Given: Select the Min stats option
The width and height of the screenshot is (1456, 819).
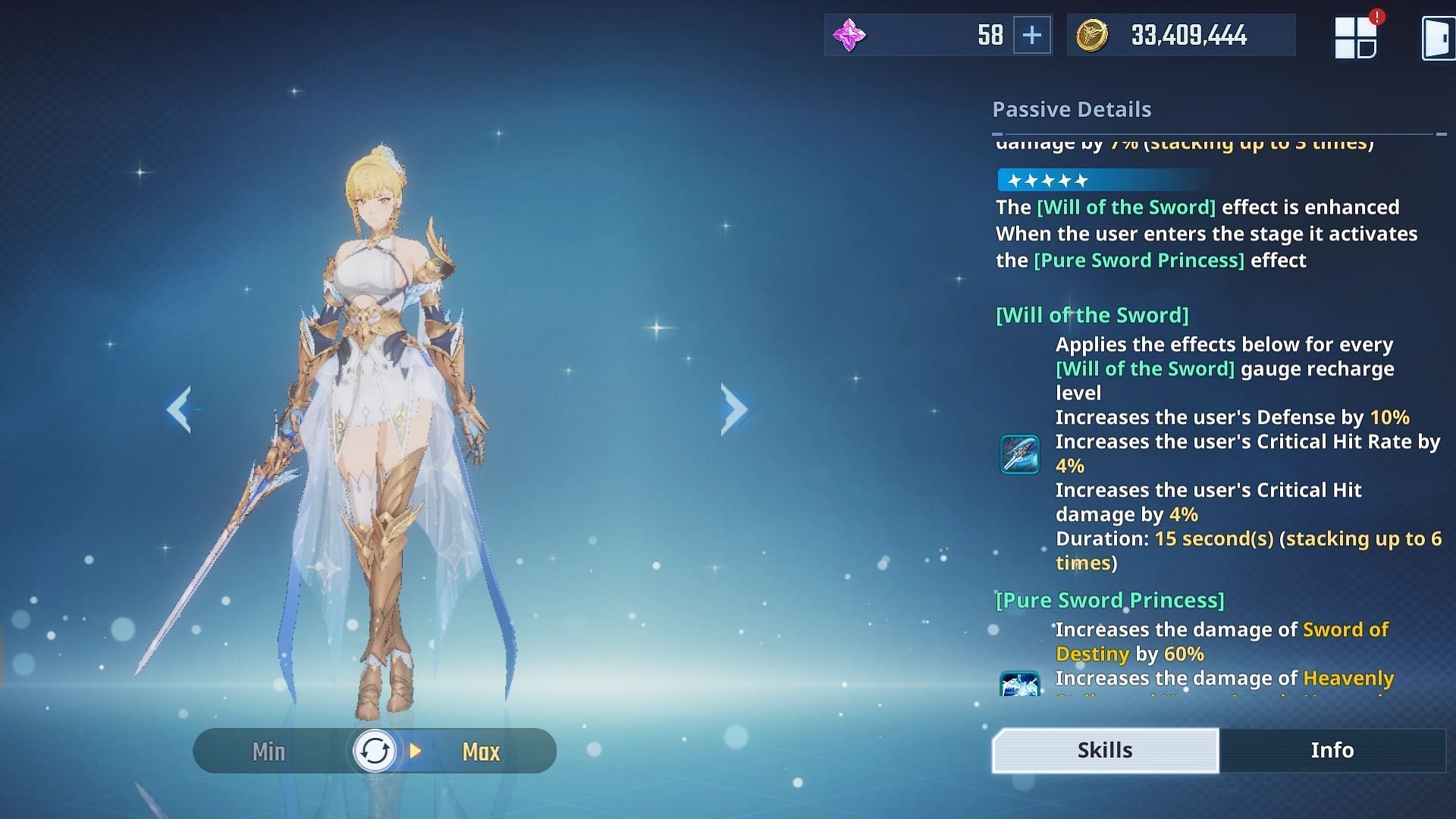Looking at the screenshot, I should coord(268,752).
